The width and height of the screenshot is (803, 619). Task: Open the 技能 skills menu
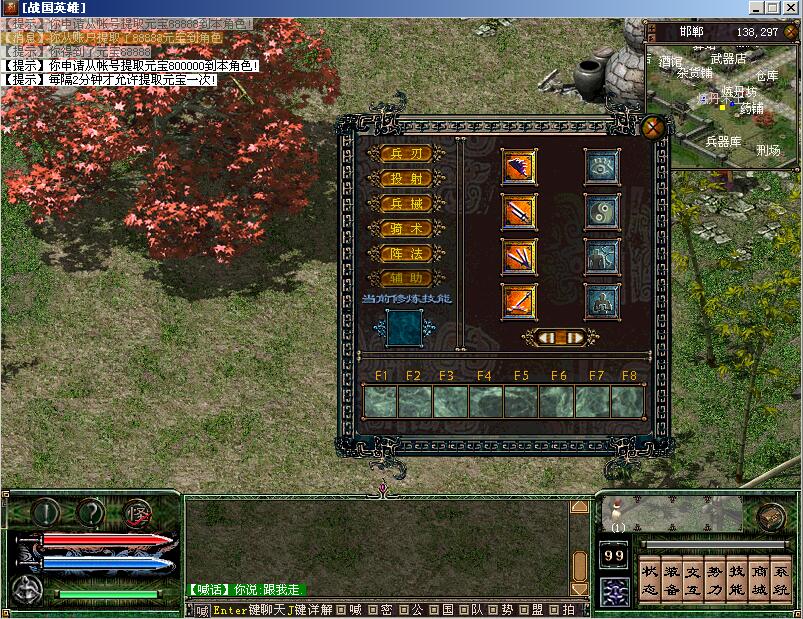click(x=736, y=582)
